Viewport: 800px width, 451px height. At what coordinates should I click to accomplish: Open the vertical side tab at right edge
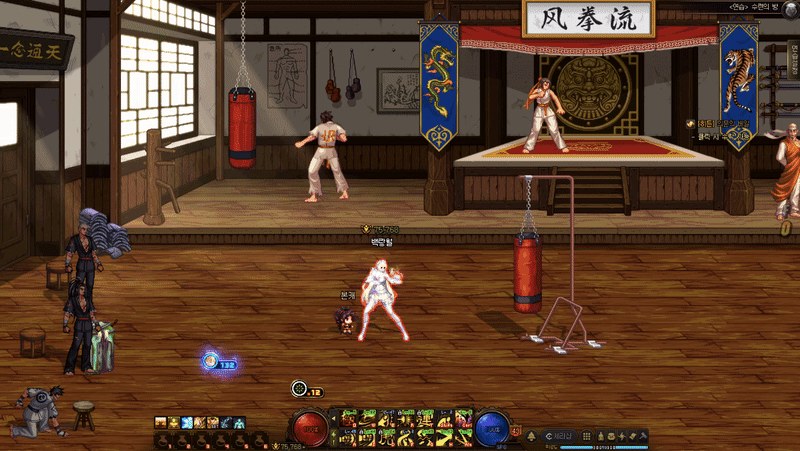794,60
